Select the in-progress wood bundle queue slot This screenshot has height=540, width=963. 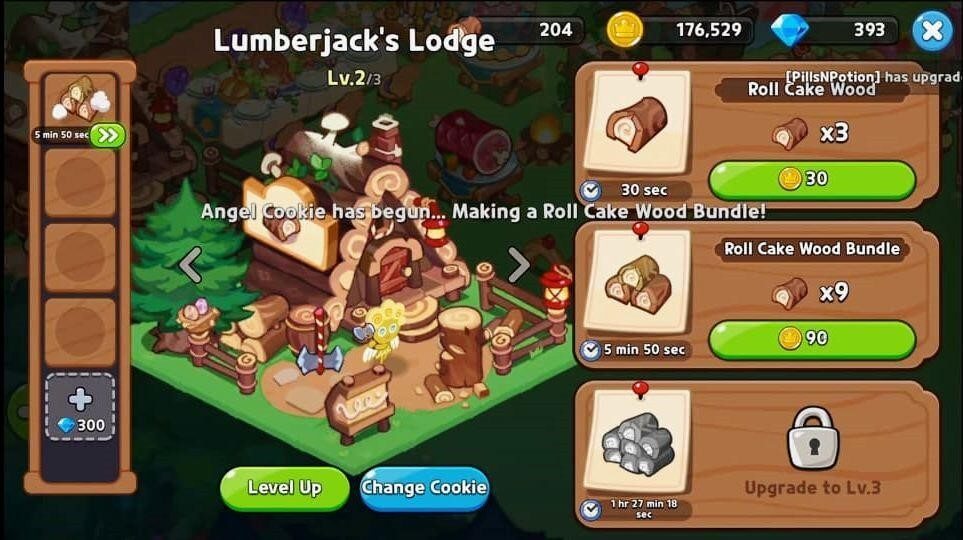click(x=79, y=101)
